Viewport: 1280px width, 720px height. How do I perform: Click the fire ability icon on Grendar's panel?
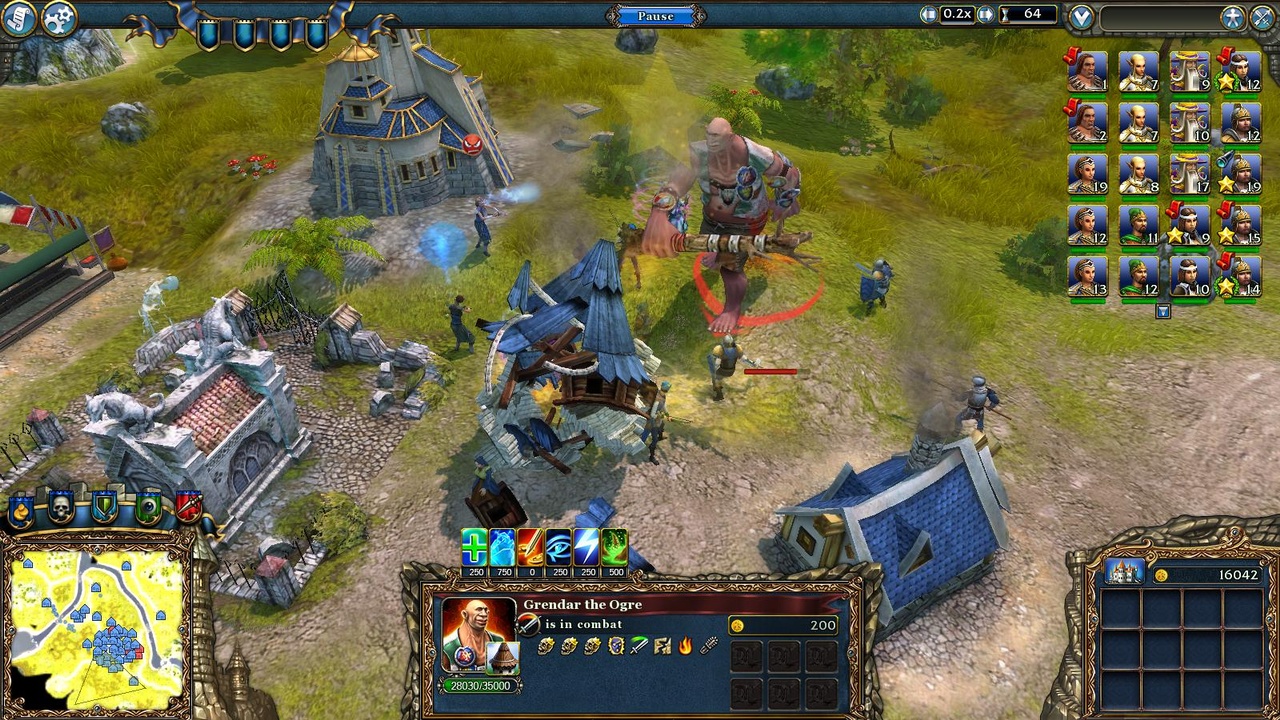(x=685, y=647)
